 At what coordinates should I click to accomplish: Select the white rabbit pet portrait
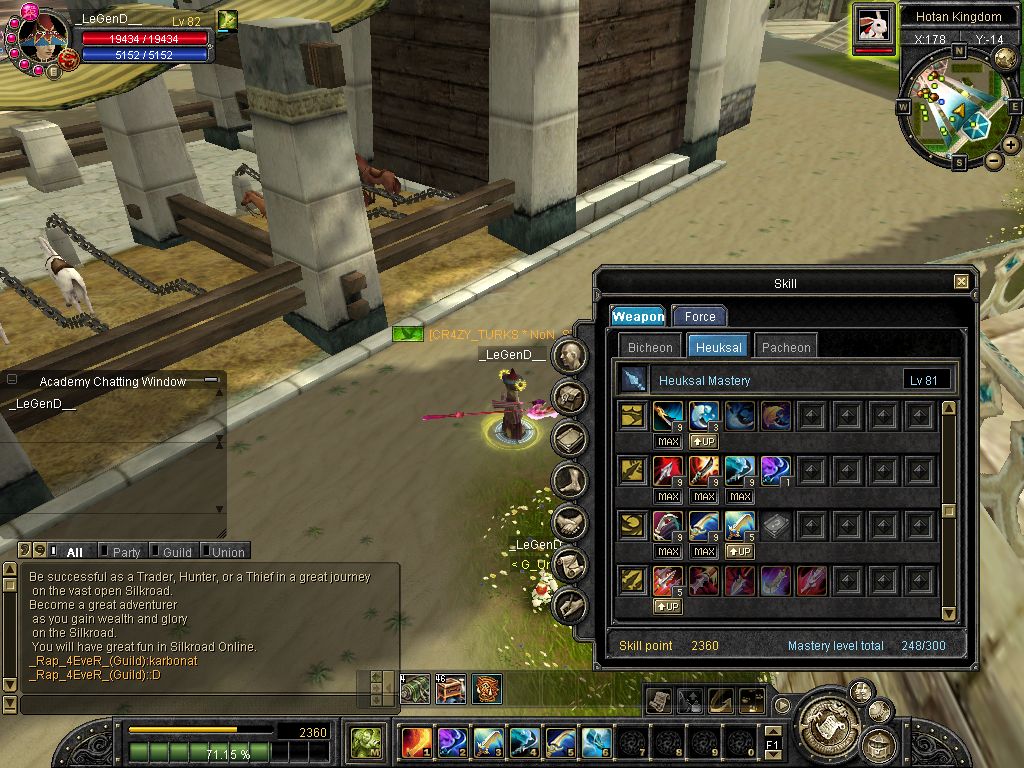pyautogui.click(x=874, y=24)
